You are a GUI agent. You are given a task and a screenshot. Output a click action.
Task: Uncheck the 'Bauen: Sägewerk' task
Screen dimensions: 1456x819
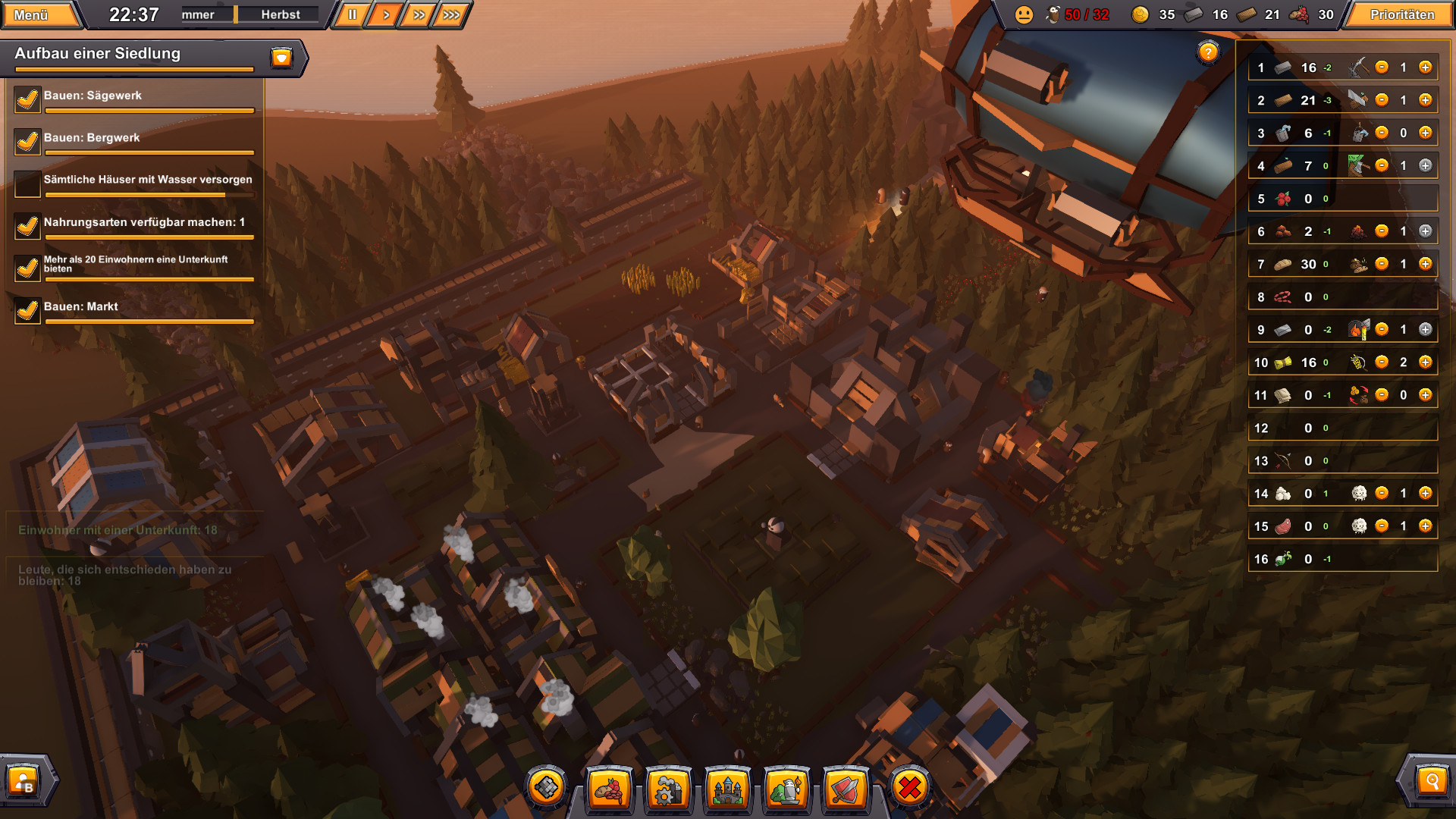coord(27,99)
